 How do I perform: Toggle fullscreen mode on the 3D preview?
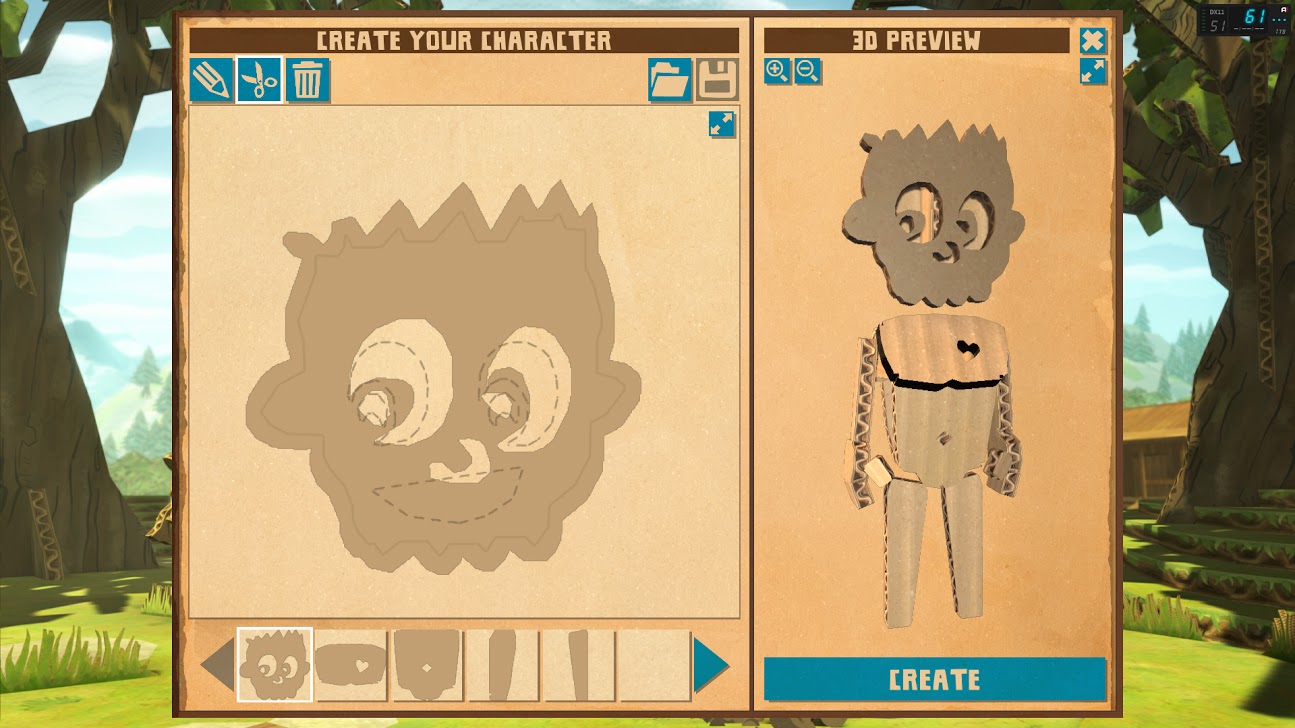(1094, 71)
